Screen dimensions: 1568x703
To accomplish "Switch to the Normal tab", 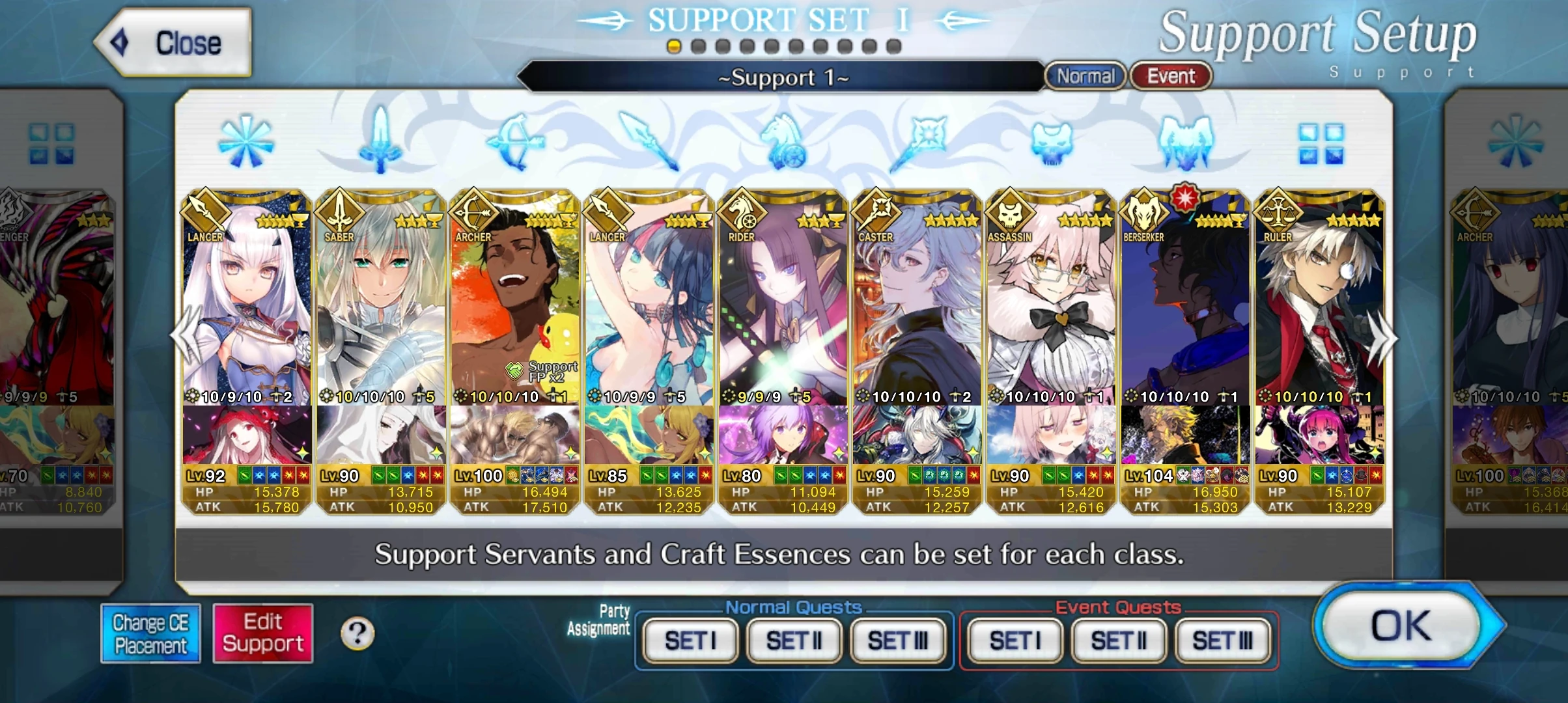I will pyautogui.click(x=1084, y=76).
